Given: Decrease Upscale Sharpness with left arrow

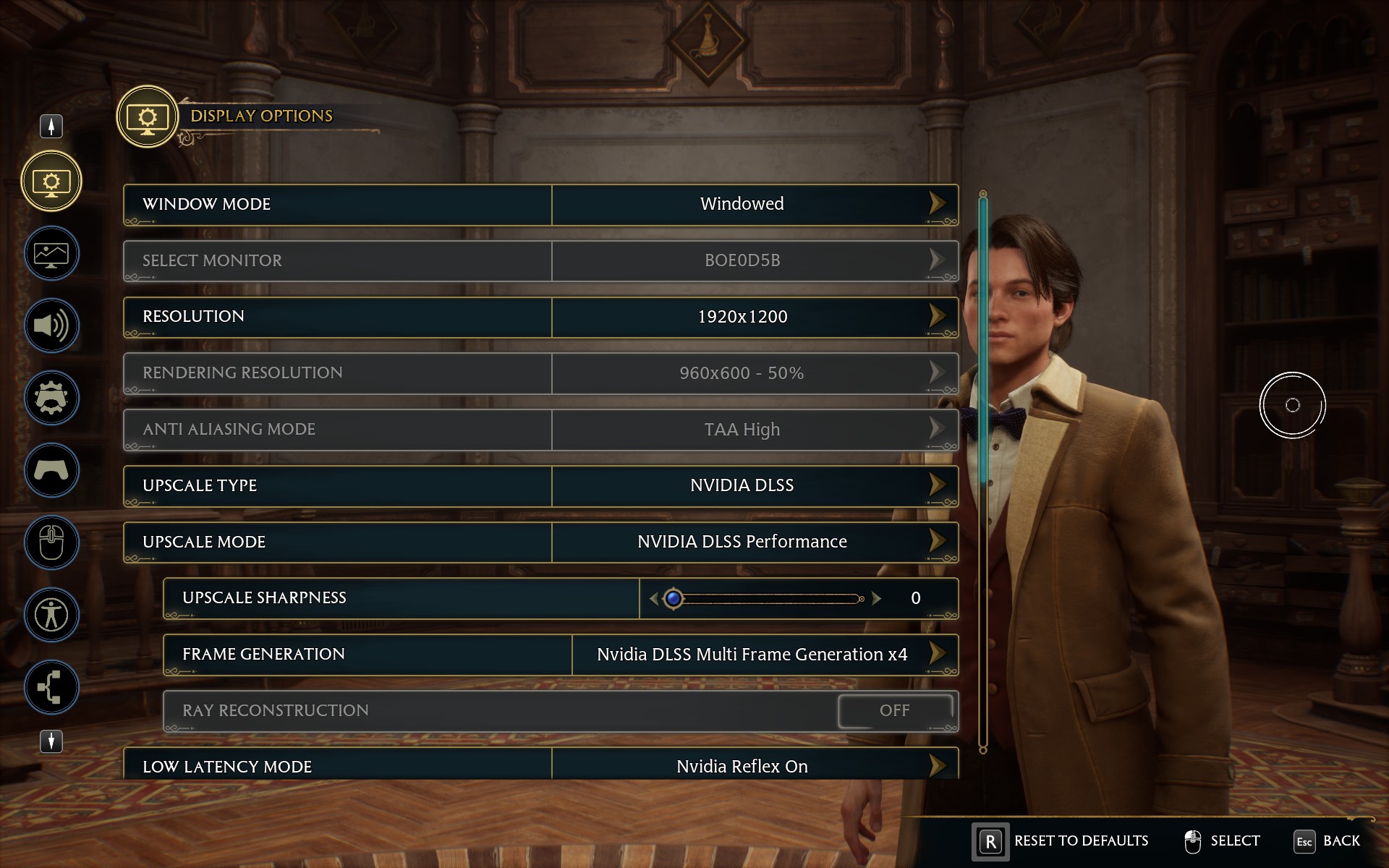Looking at the screenshot, I should [654, 598].
